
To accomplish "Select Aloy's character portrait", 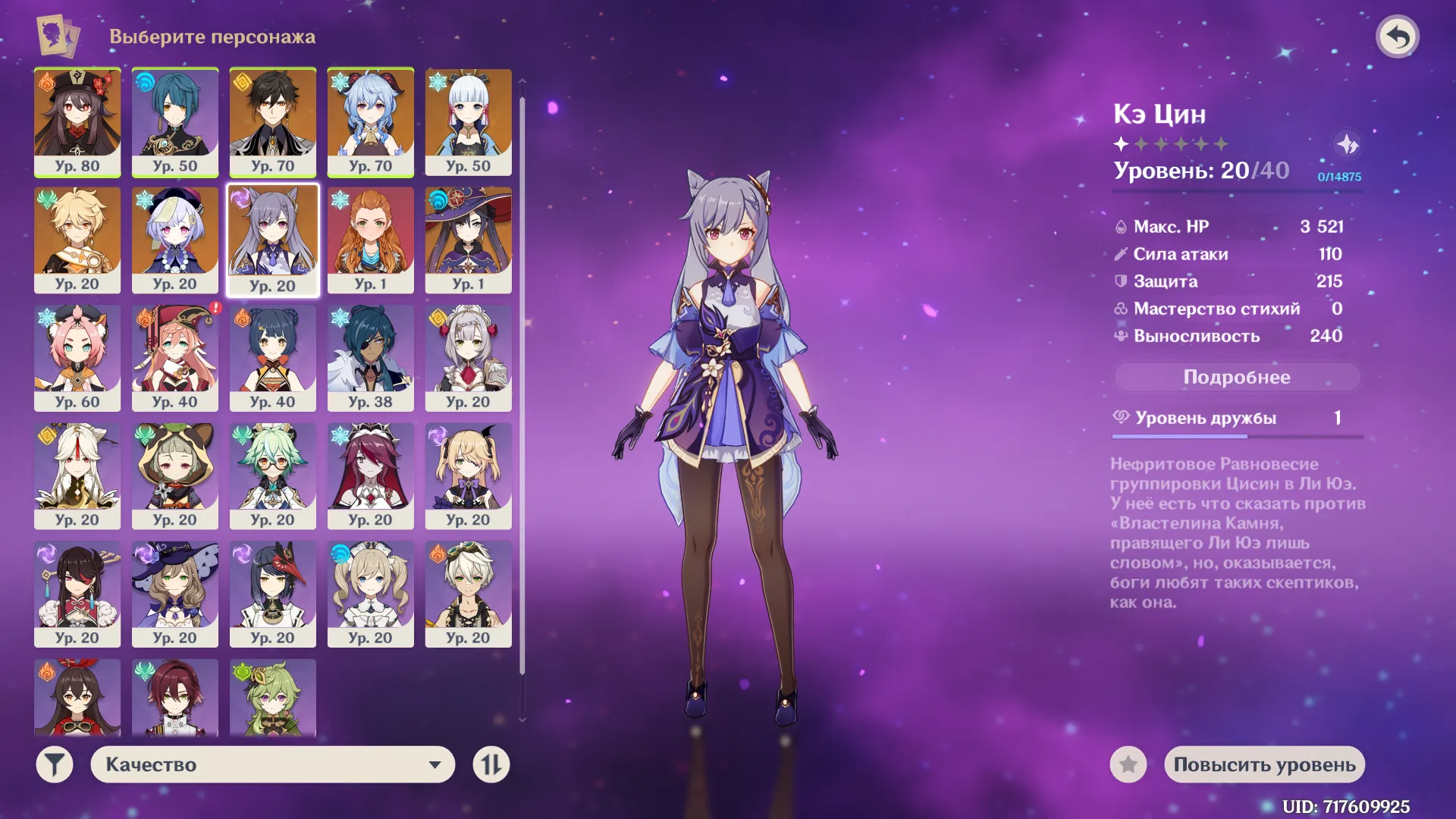I will tap(371, 241).
